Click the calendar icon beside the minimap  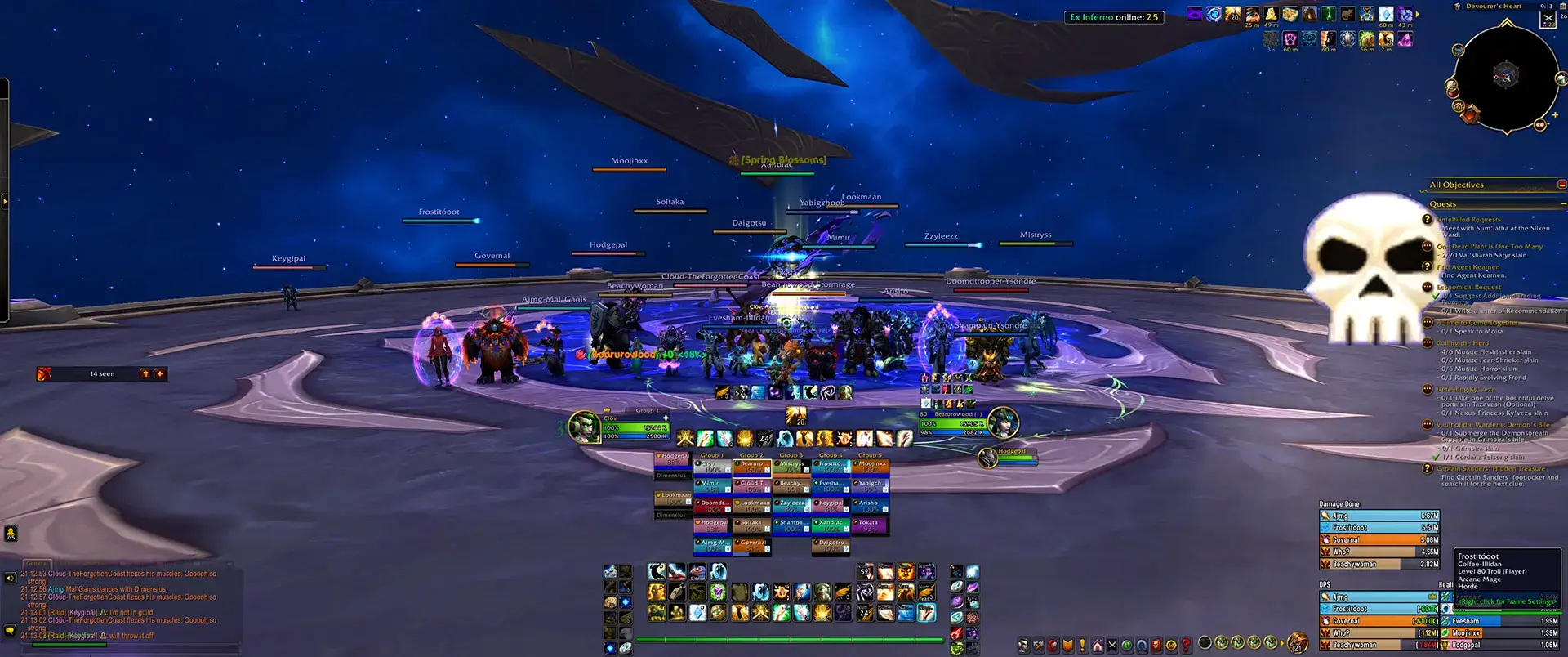coord(1562,7)
